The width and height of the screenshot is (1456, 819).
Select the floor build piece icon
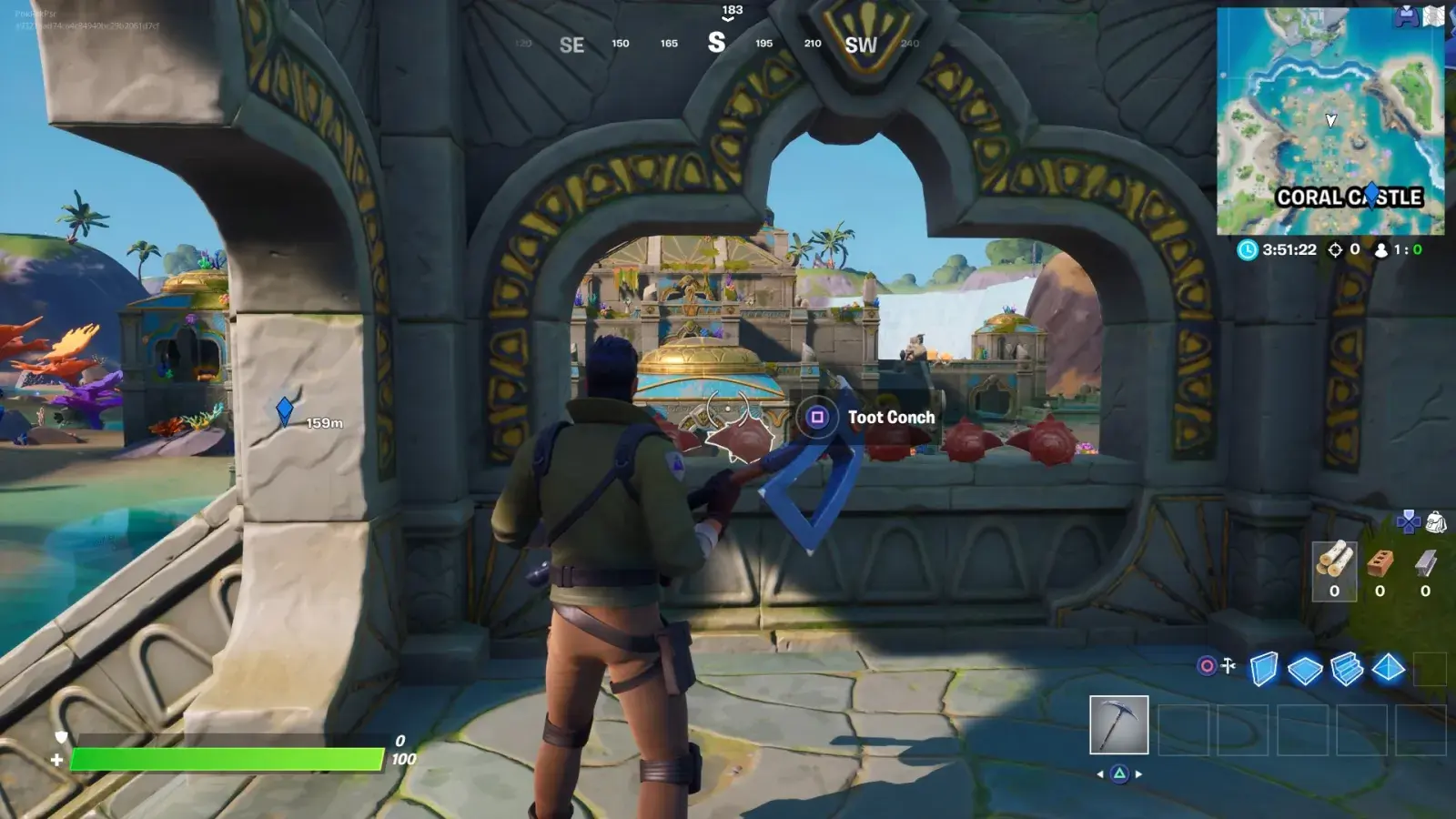(x=1306, y=669)
